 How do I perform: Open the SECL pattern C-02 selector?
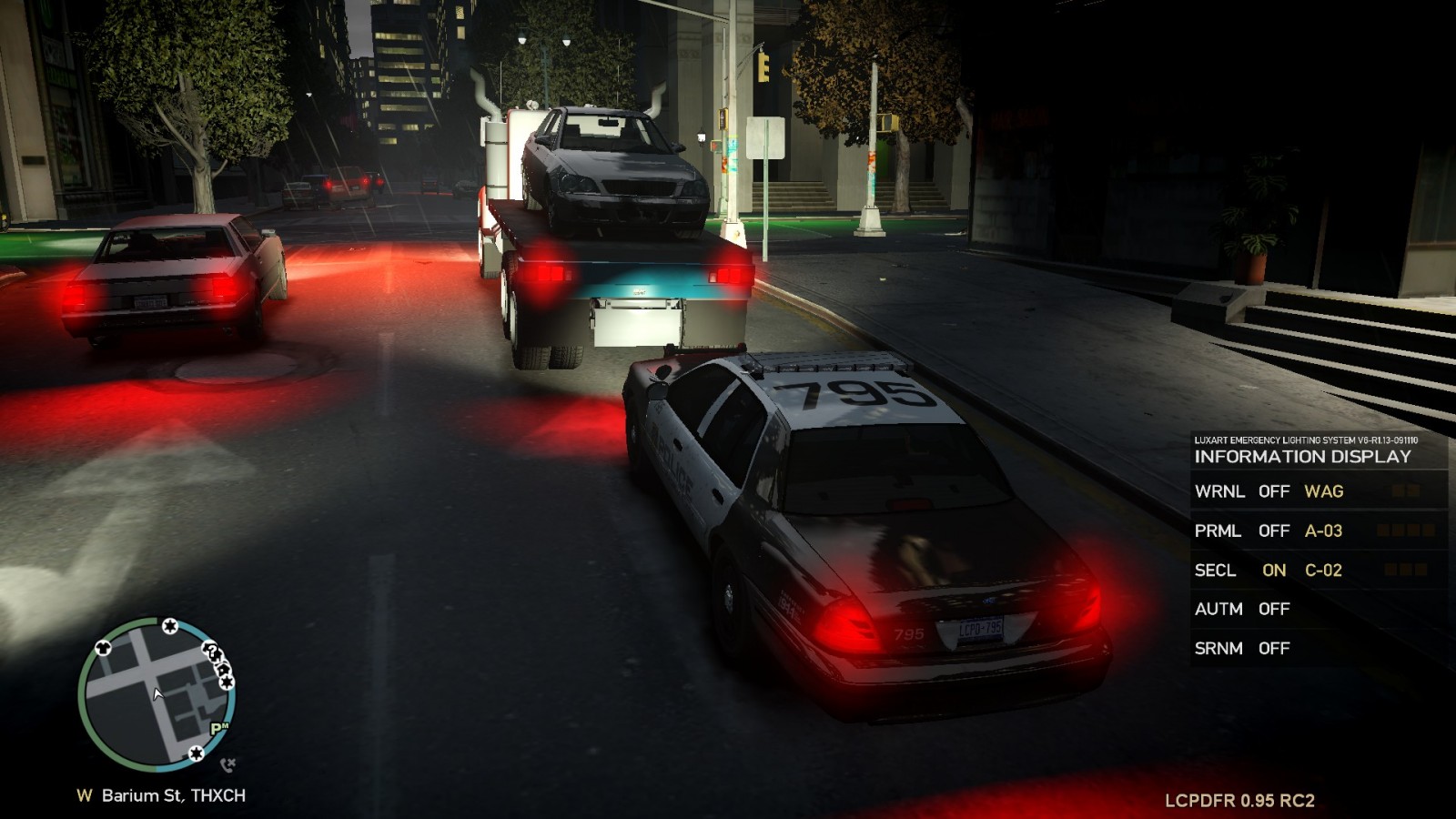(x=1321, y=570)
